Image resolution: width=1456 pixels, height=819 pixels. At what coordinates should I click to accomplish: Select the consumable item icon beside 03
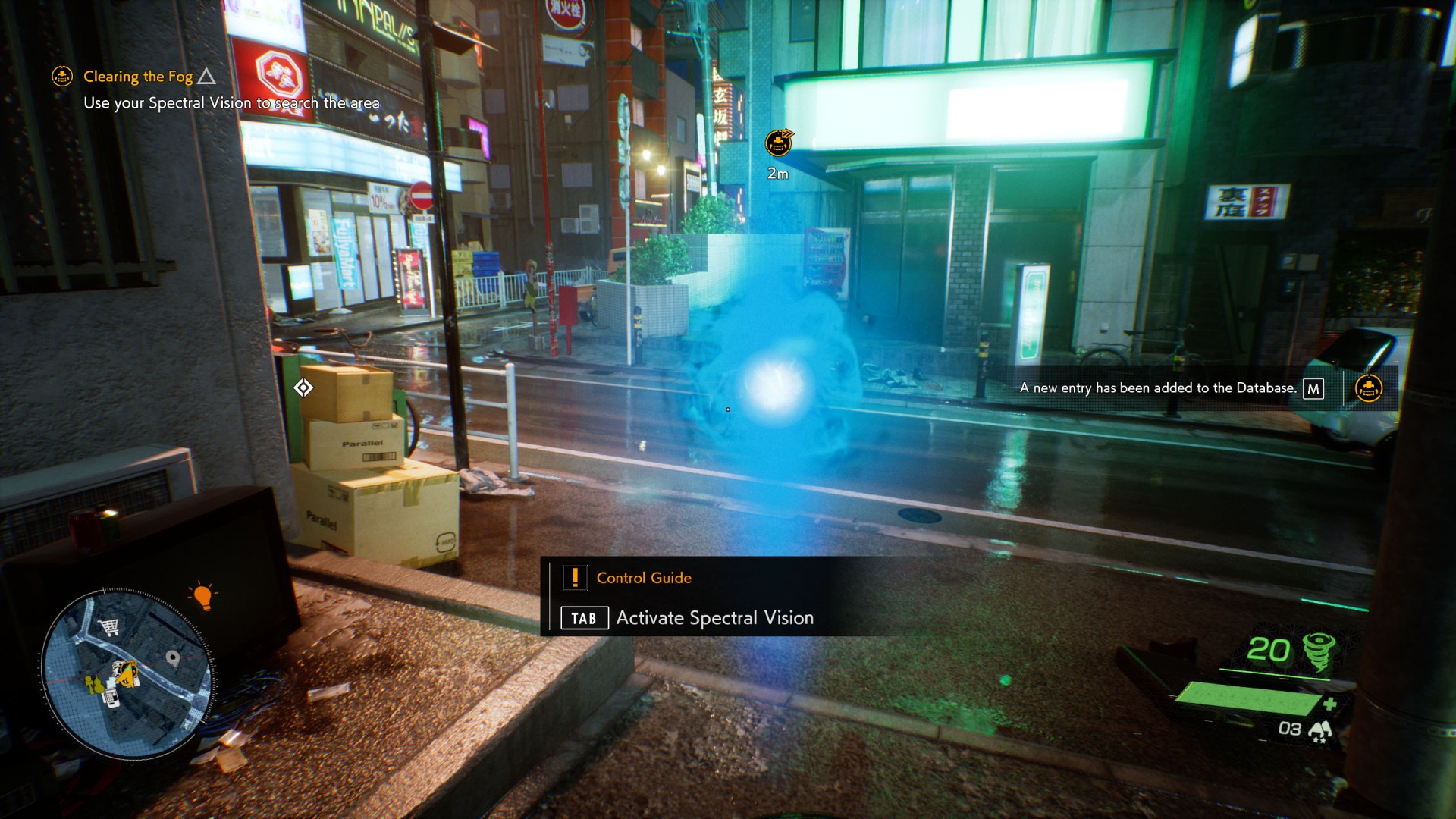click(x=1320, y=730)
